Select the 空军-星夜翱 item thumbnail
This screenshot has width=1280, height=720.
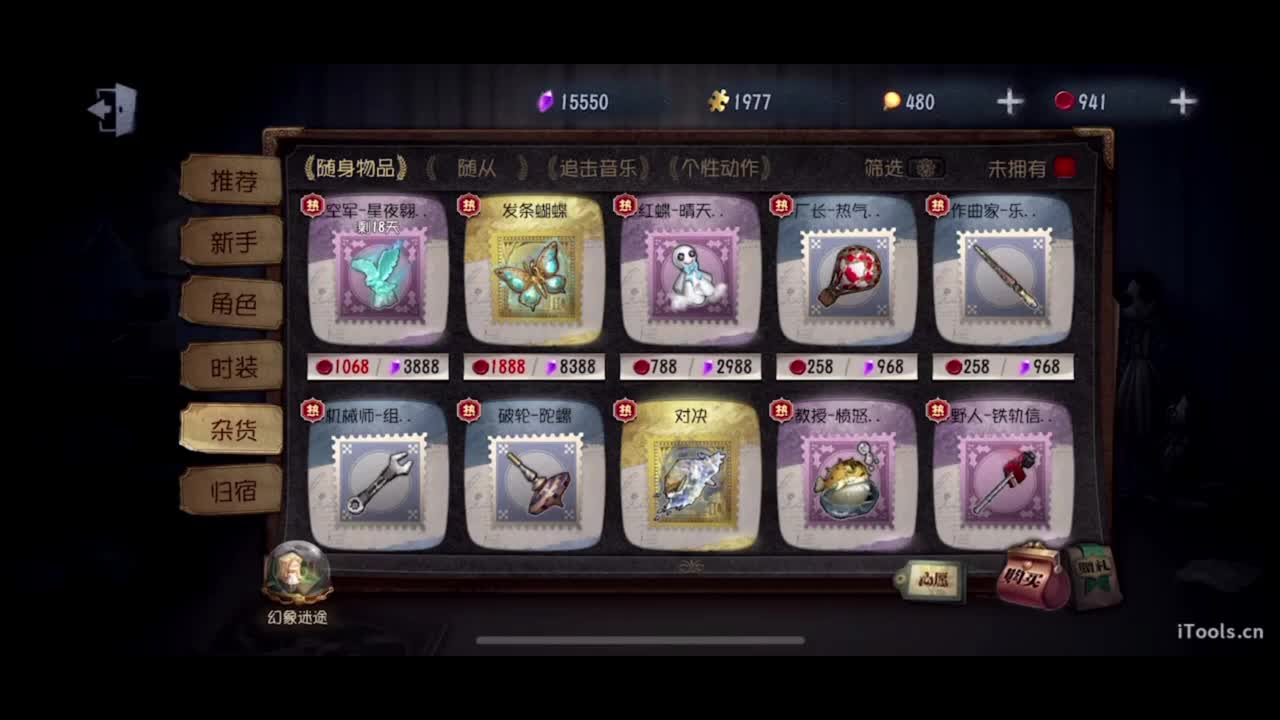pos(378,277)
